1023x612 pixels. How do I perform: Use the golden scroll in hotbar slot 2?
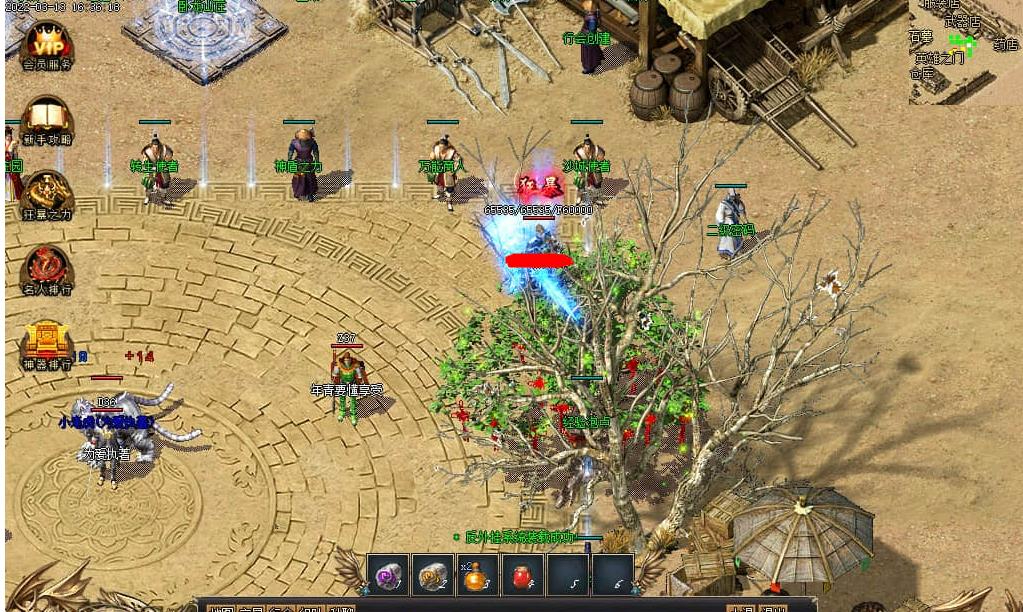[x=433, y=575]
